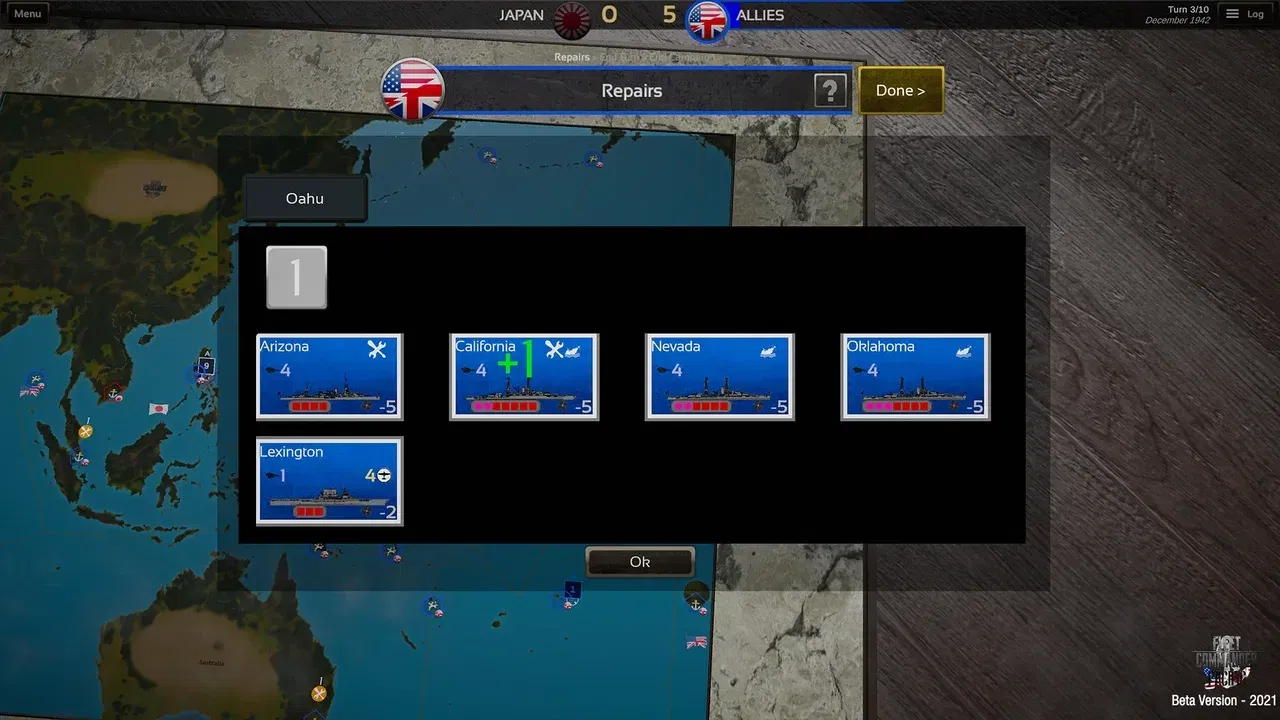Confirm repairs with the Ok button
The width and height of the screenshot is (1280, 720).
click(x=639, y=561)
